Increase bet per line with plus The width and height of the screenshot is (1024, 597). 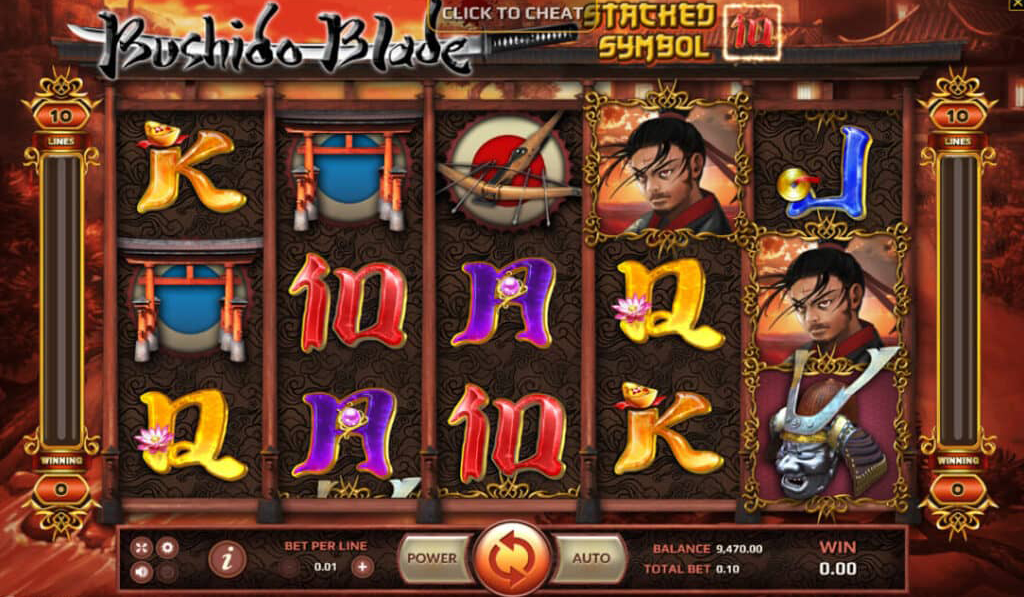pos(362,567)
